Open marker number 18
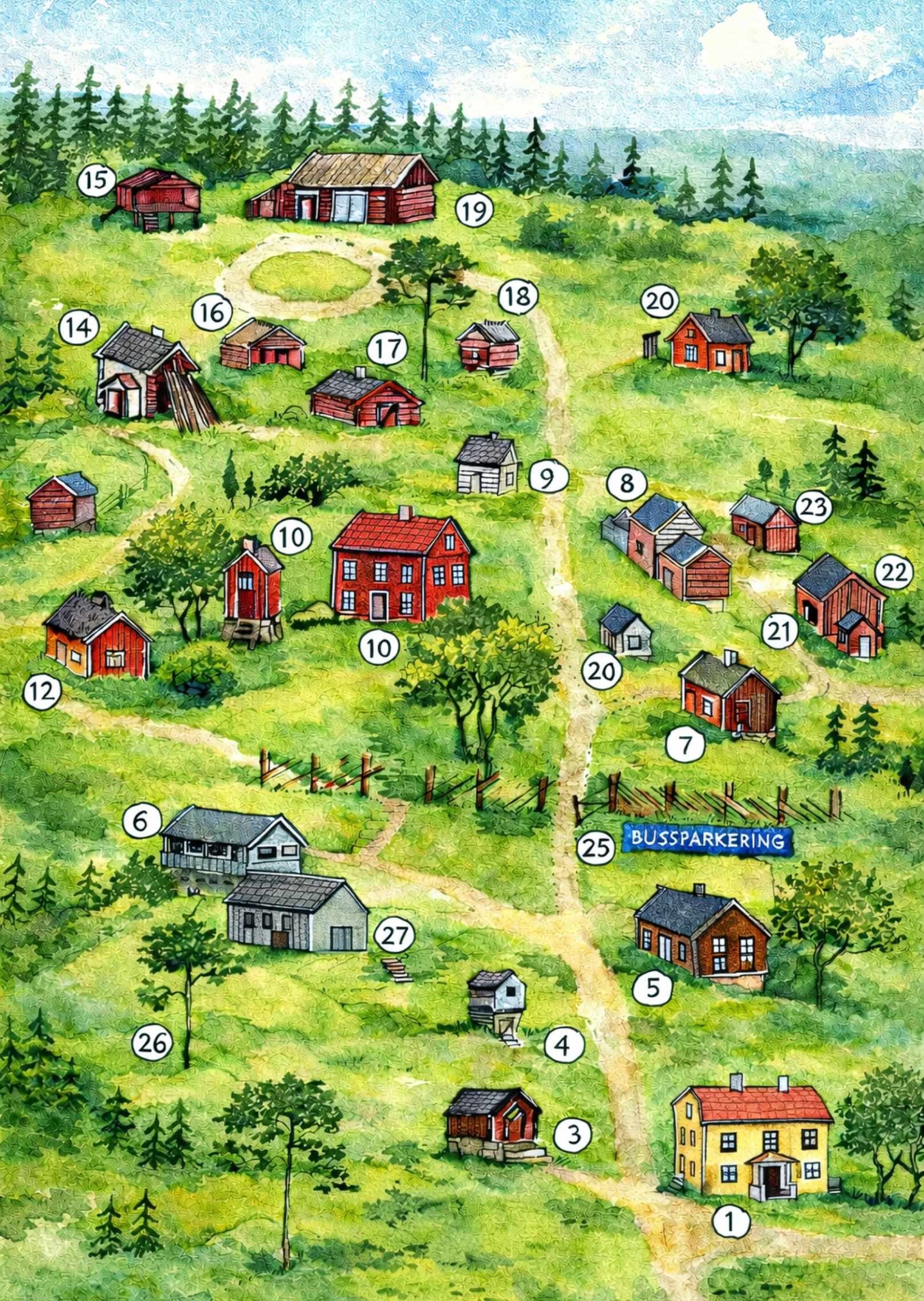Viewport: 924px width, 1301px height. 518,297
